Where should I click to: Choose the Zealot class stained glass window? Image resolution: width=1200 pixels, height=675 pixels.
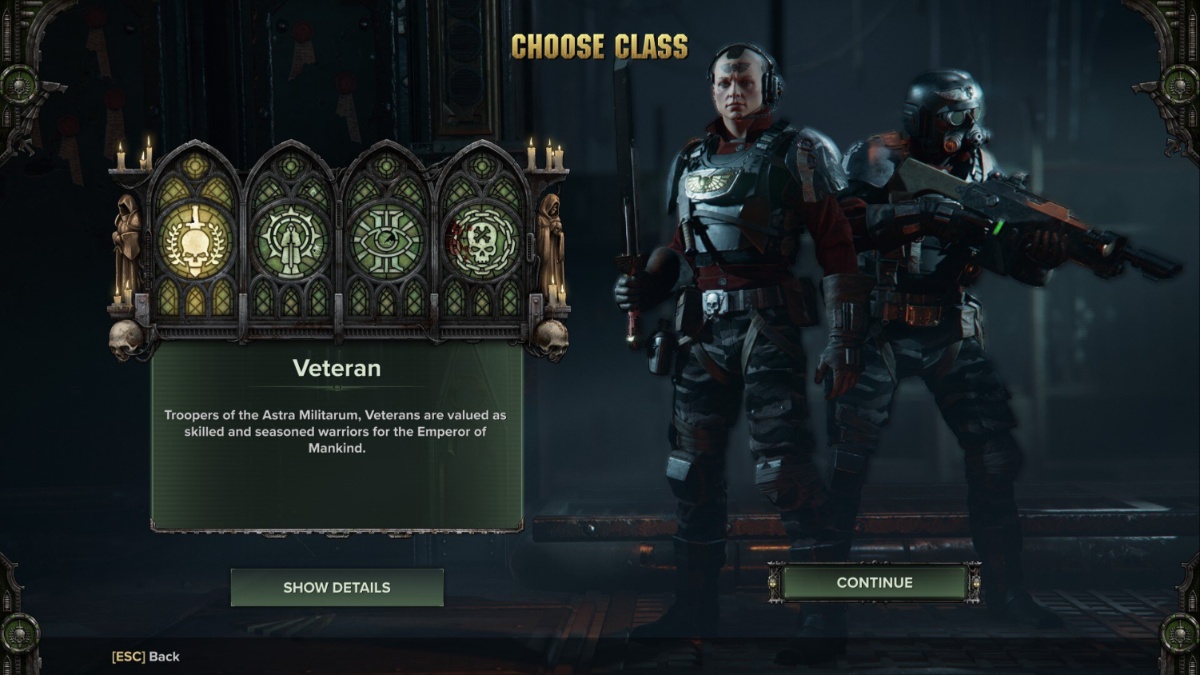tap(290, 241)
